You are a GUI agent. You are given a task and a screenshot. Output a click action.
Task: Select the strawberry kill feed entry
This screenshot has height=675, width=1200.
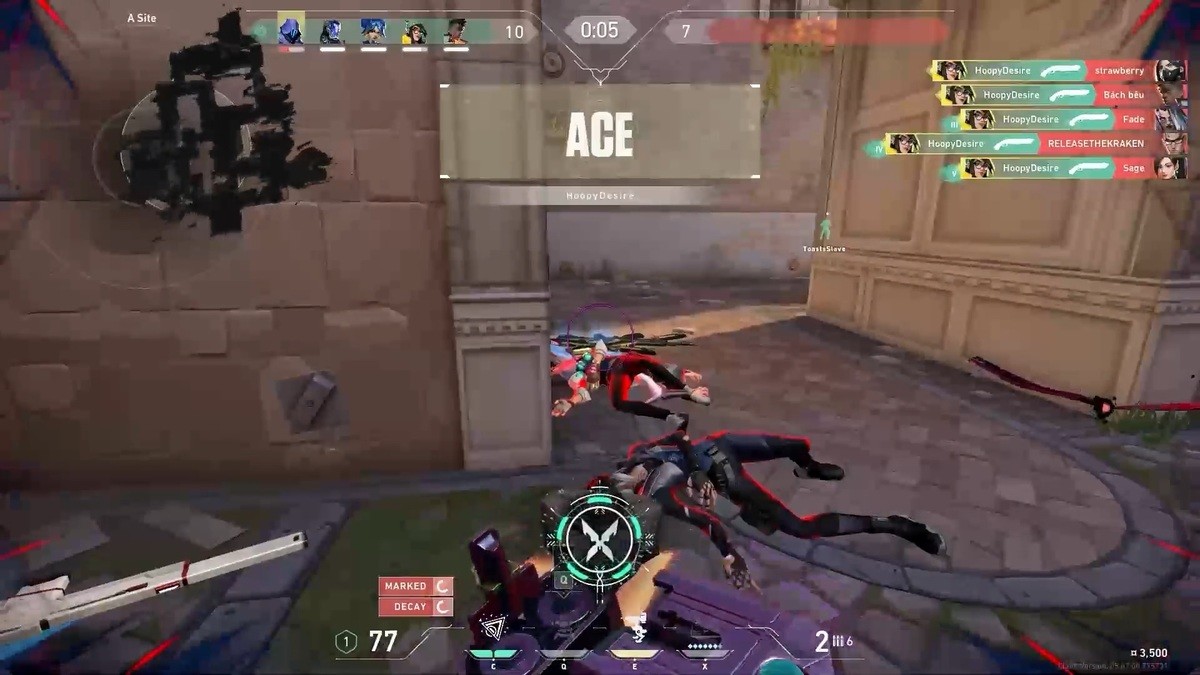pos(1058,70)
